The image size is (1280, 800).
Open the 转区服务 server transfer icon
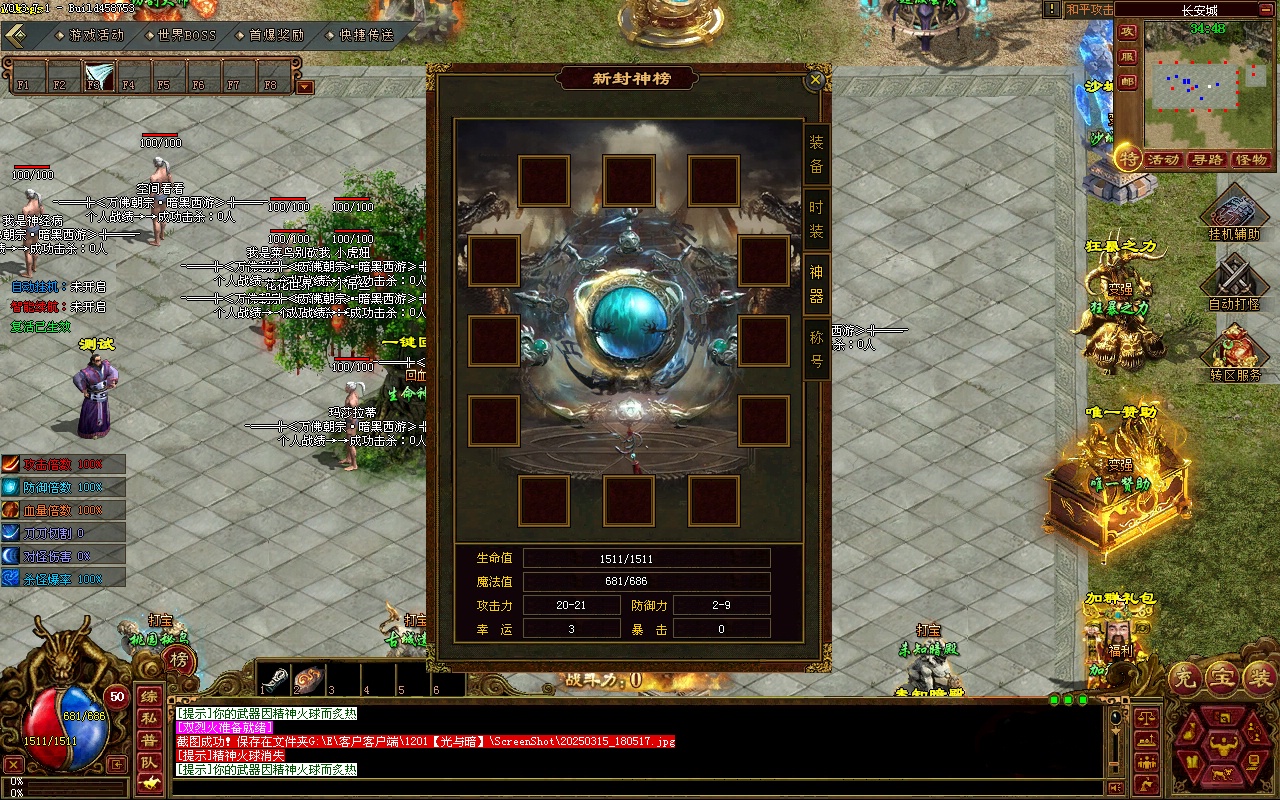pyautogui.click(x=1234, y=351)
